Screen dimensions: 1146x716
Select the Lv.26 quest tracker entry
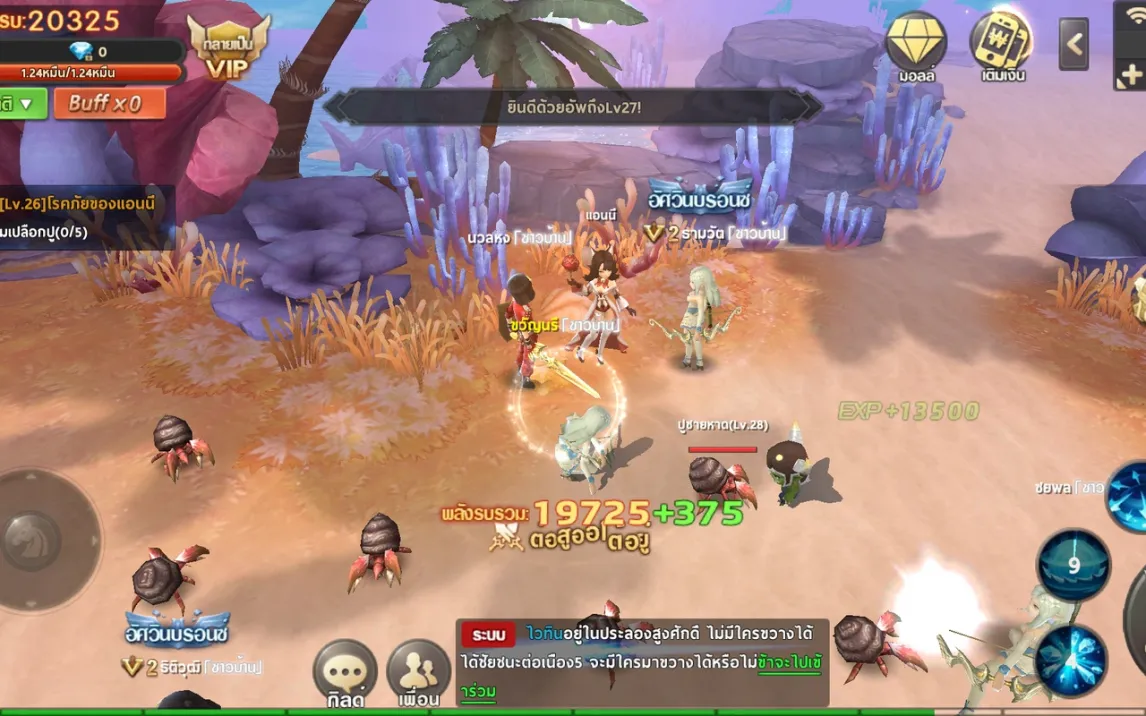[80, 204]
